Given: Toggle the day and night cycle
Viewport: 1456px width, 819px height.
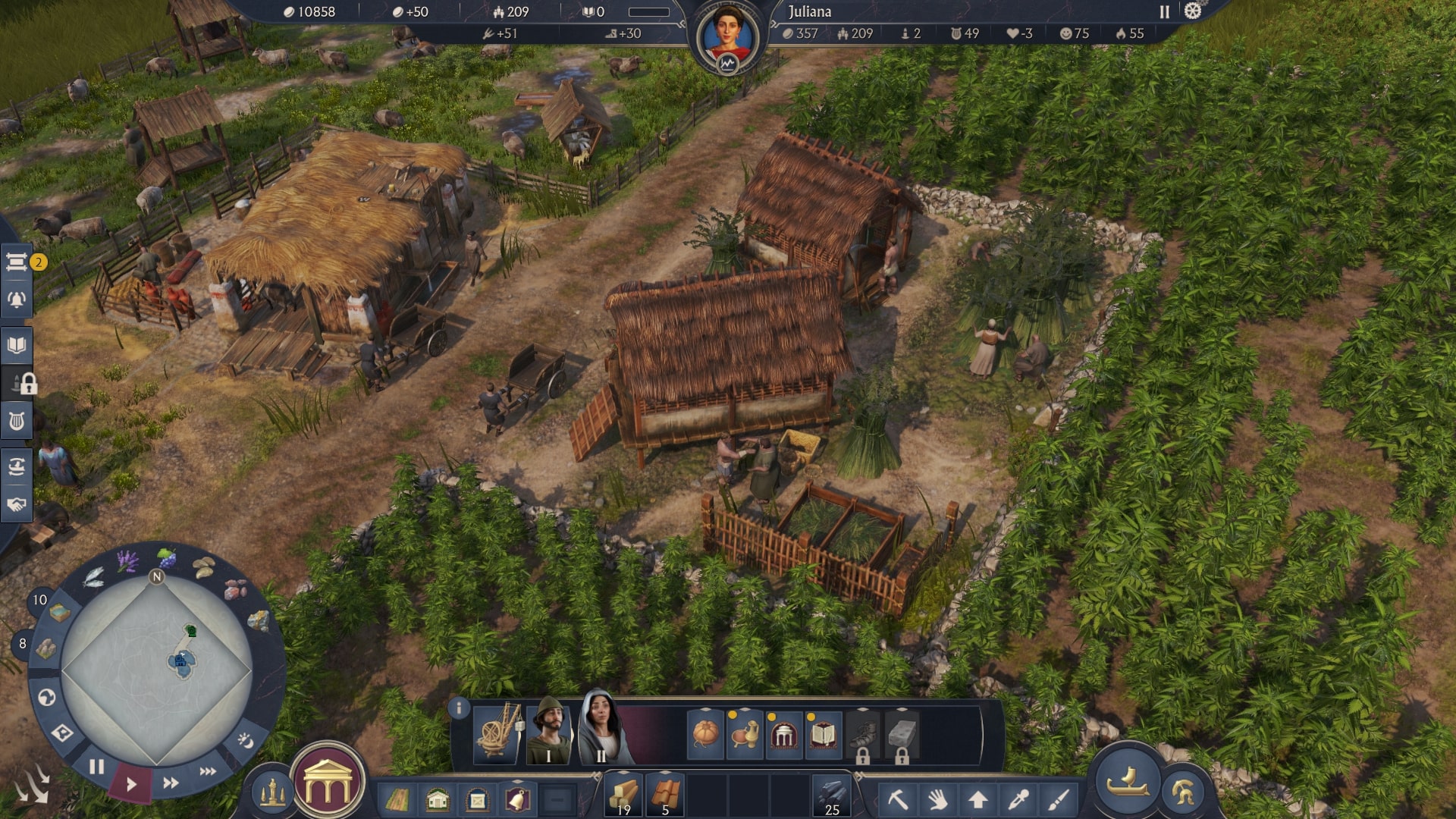Looking at the screenshot, I should 245,740.
